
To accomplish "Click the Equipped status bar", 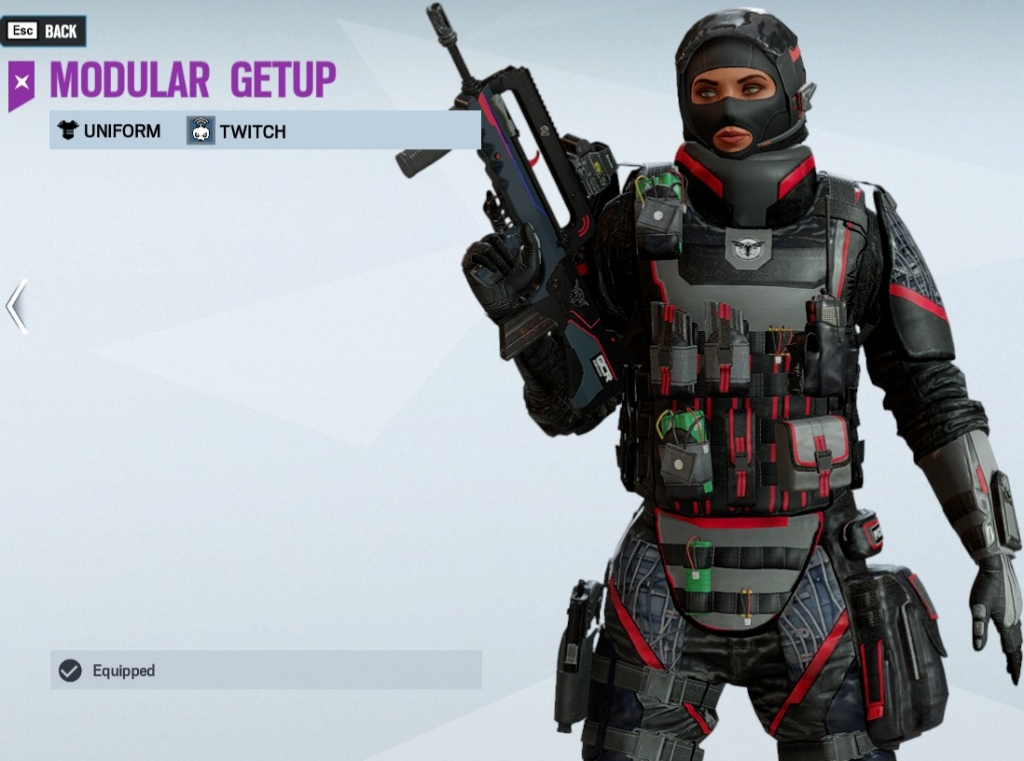I will point(265,670).
